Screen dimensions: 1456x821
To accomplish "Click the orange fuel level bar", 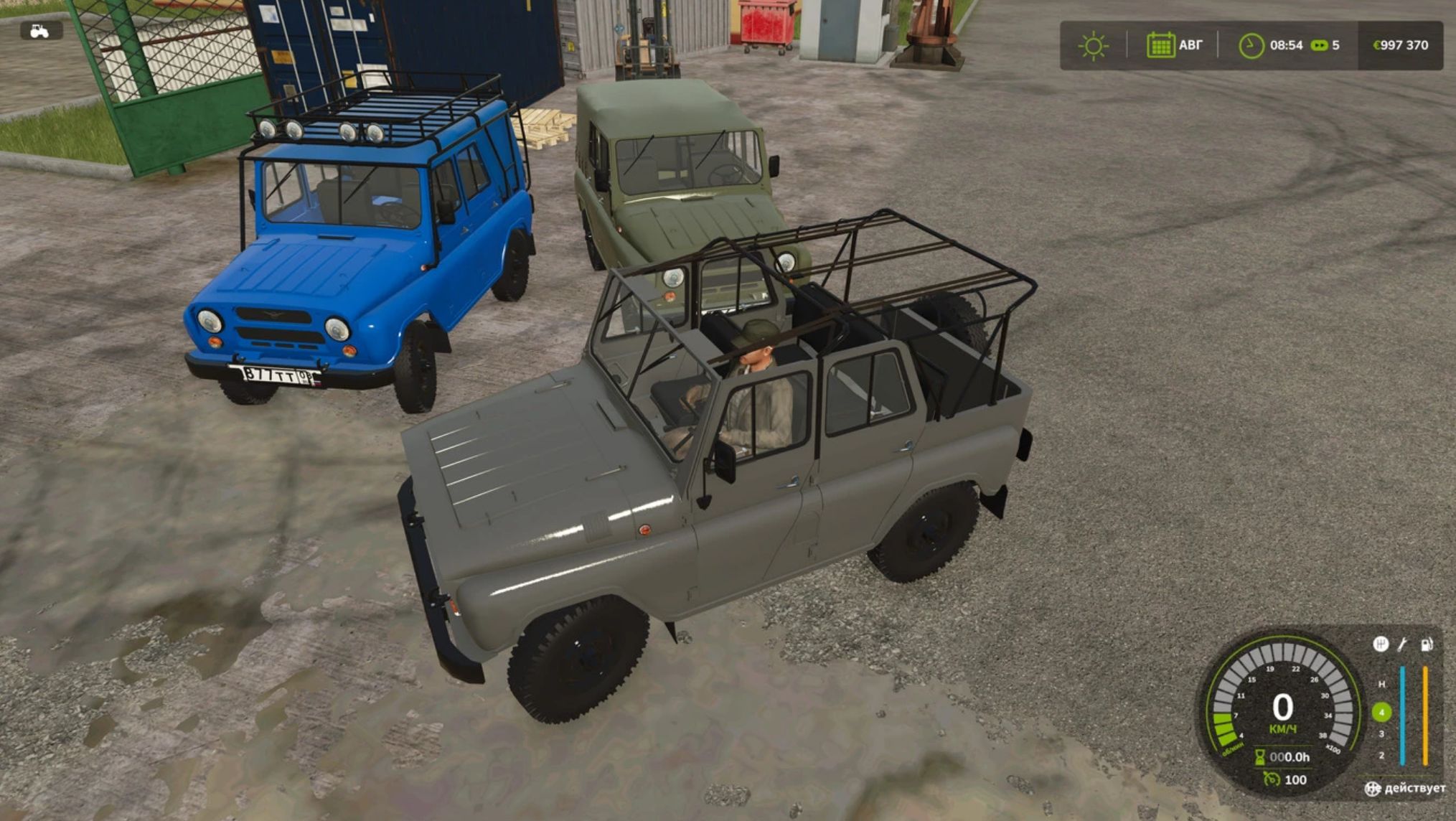I will tap(1425, 715).
